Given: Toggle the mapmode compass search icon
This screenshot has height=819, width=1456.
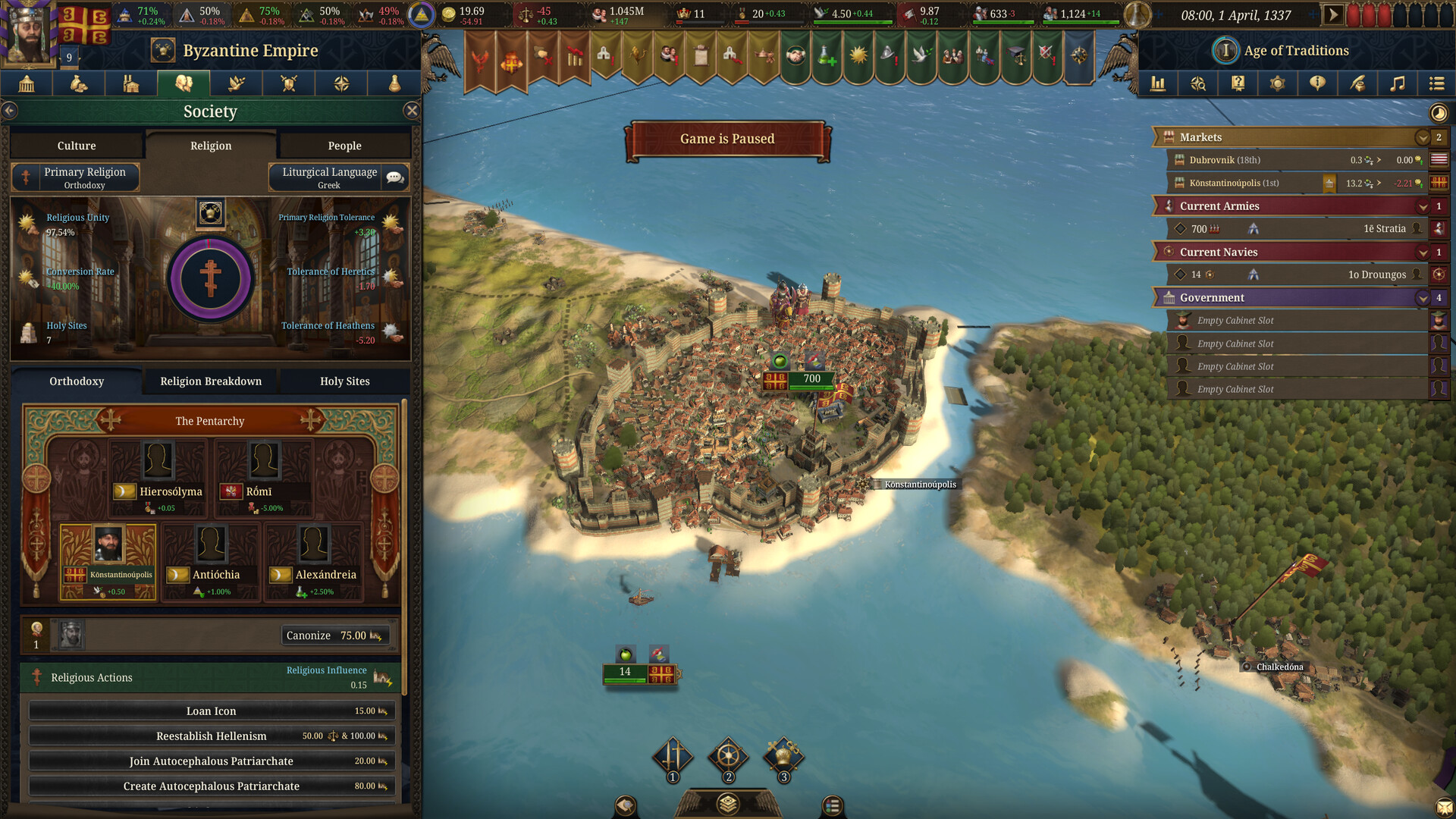Looking at the screenshot, I should point(1198,83).
